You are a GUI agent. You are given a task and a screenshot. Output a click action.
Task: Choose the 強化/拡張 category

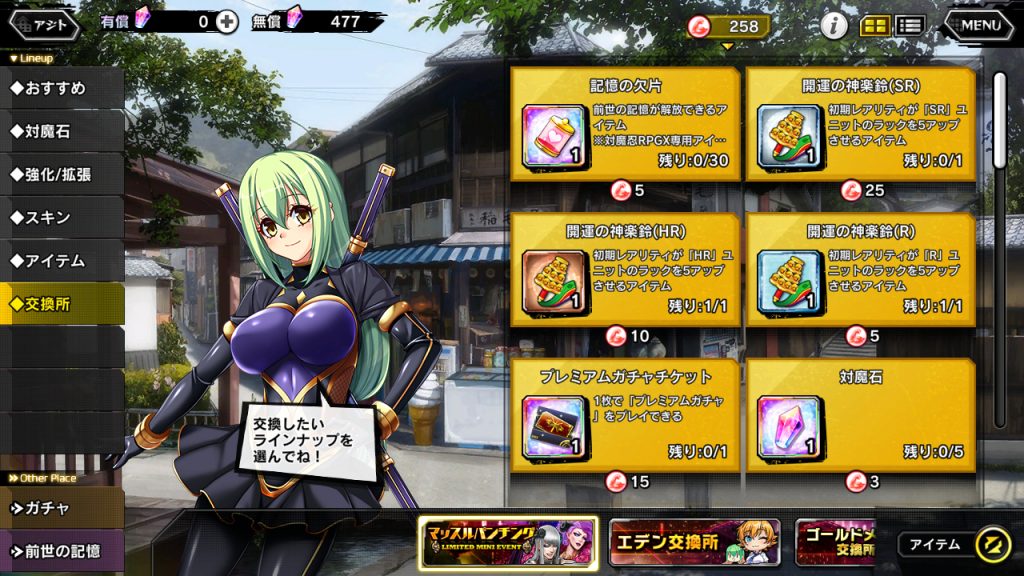click(62, 174)
